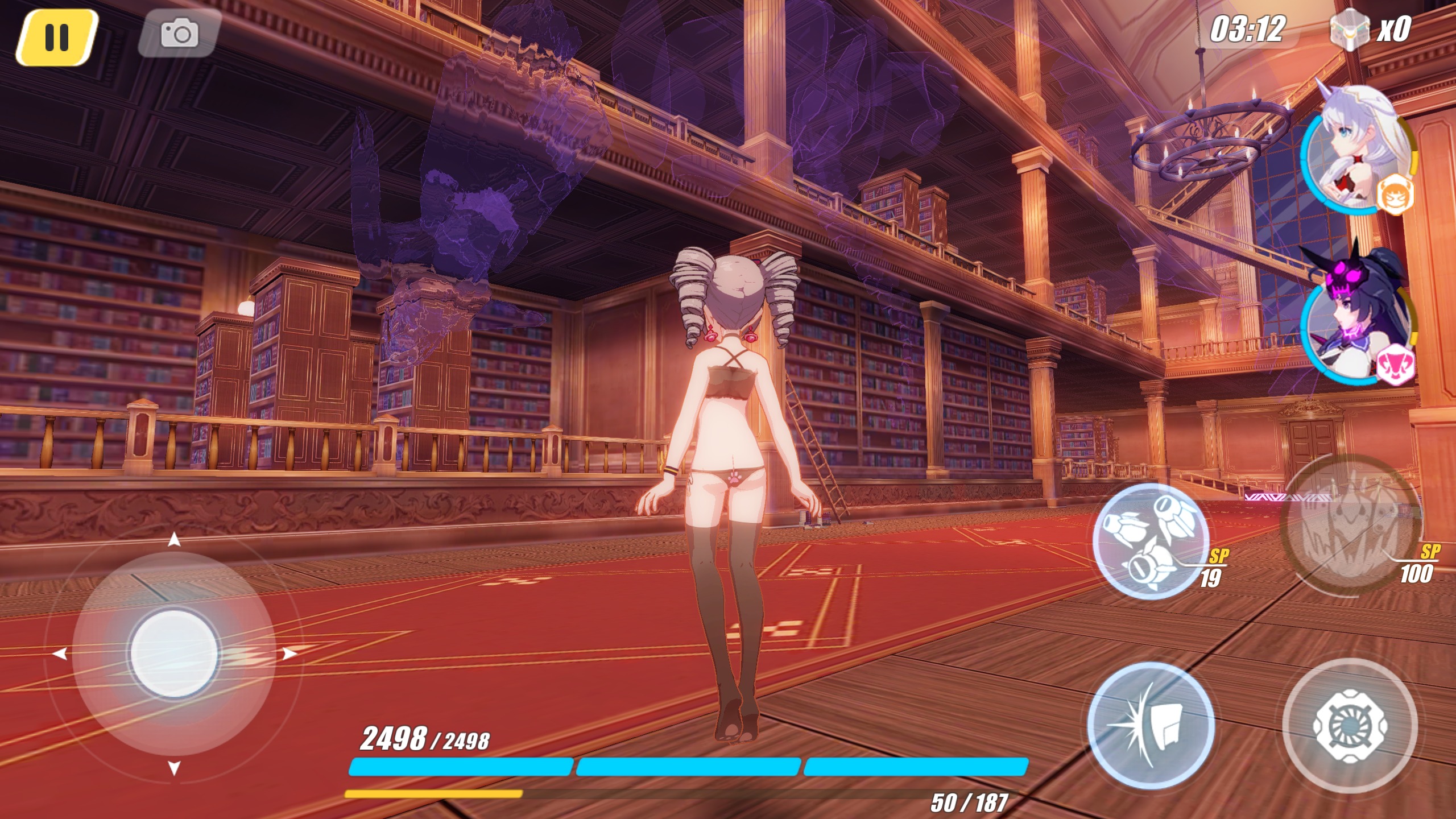Tap the virtual joystick knob
Viewport: 1456px width, 819px height.
click(x=174, y=652)
